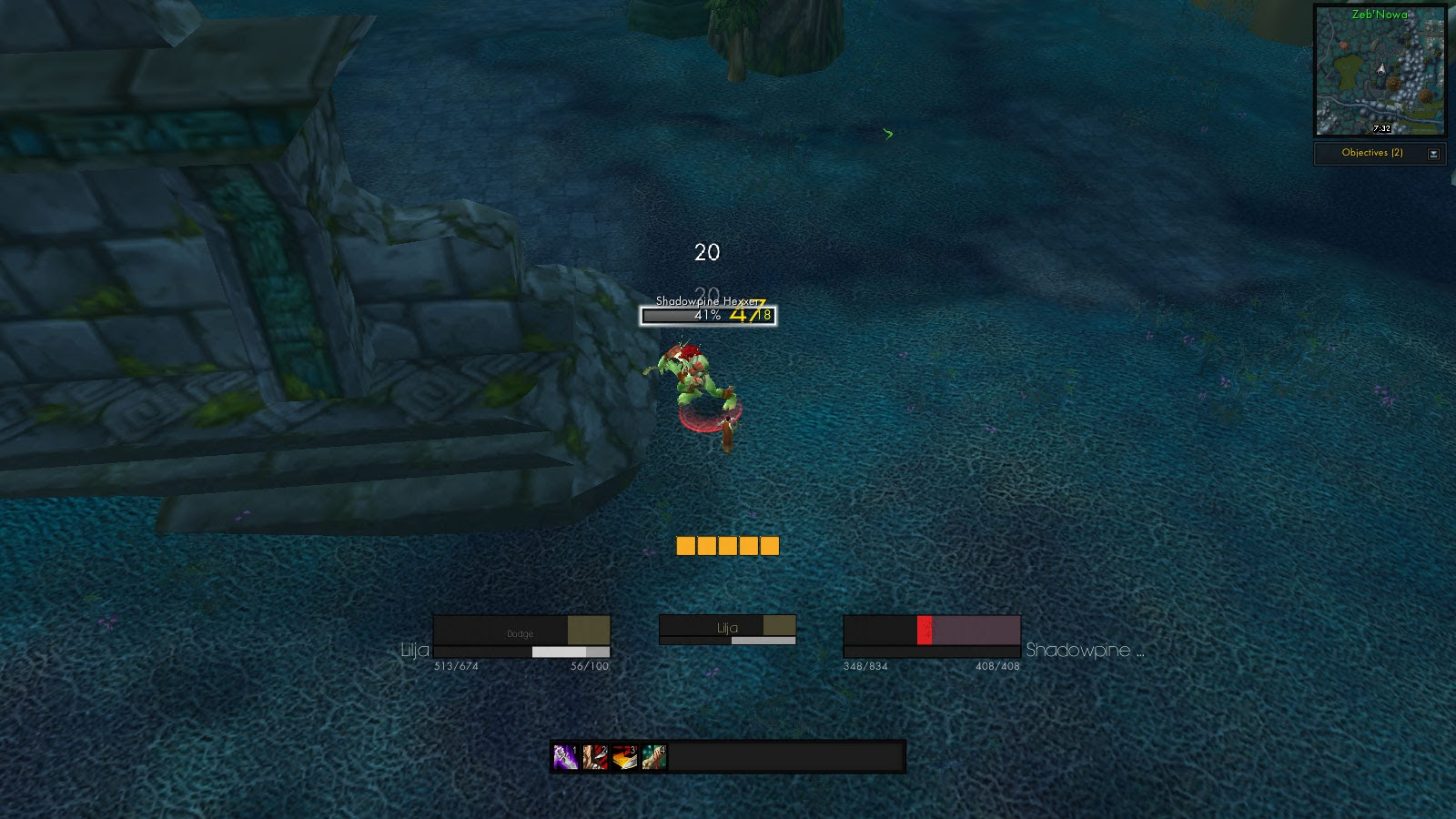Viewport: 1456px width, 819px height.
Task: Click Lilja's energy bar showing 56/100
Action: [546, 652]
